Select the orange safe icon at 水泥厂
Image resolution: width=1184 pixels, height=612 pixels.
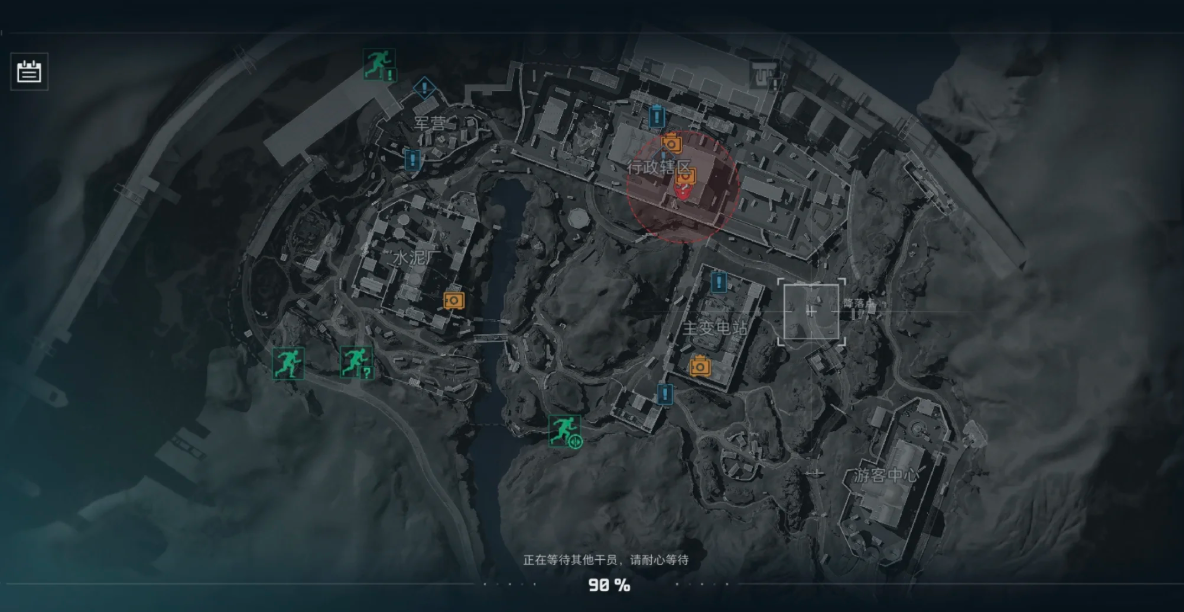pos(454,299)
